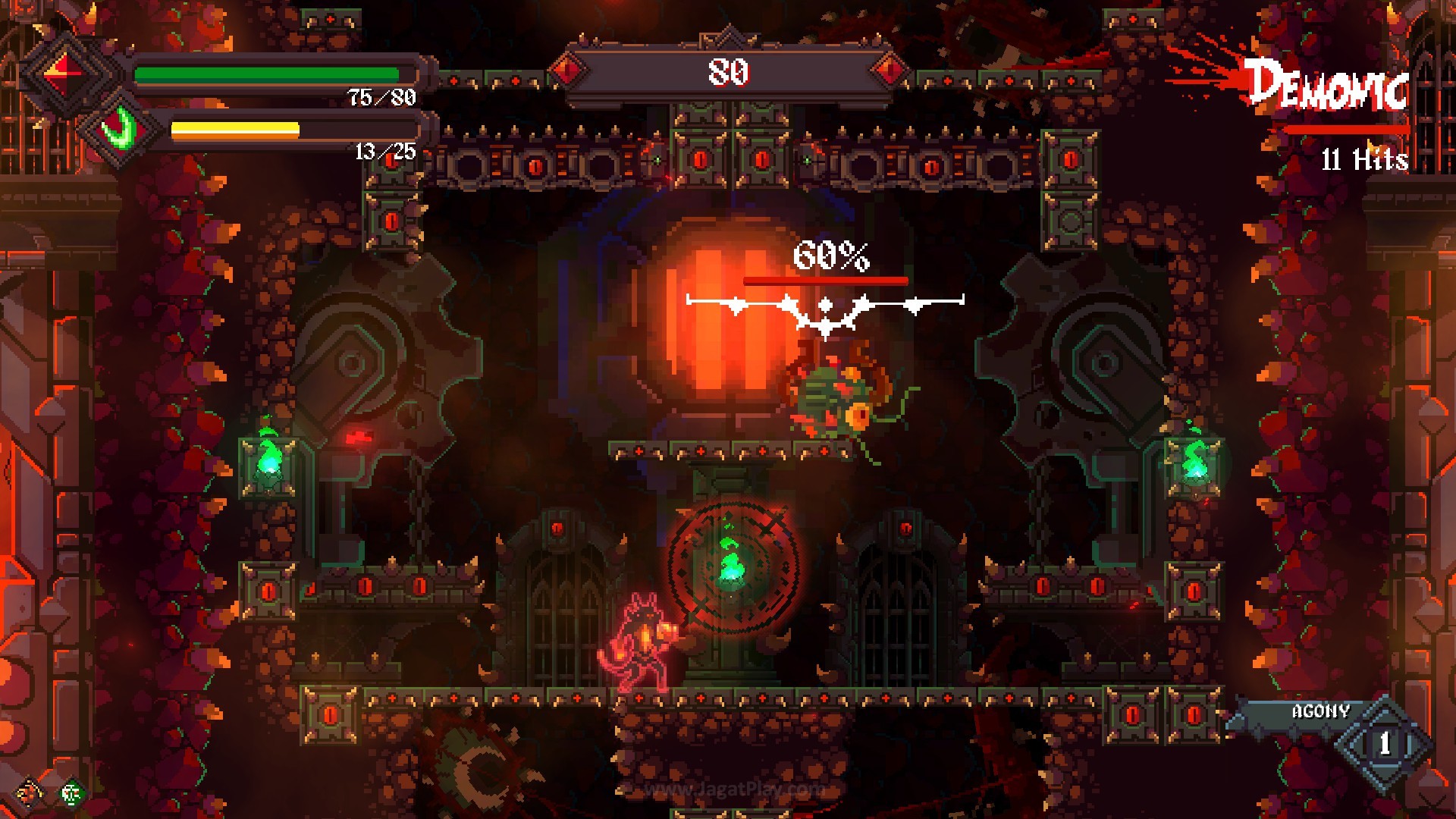Screen dimensions: 1456x819
Task: Click the orange demon relic icon
Action: coord(30,792)
